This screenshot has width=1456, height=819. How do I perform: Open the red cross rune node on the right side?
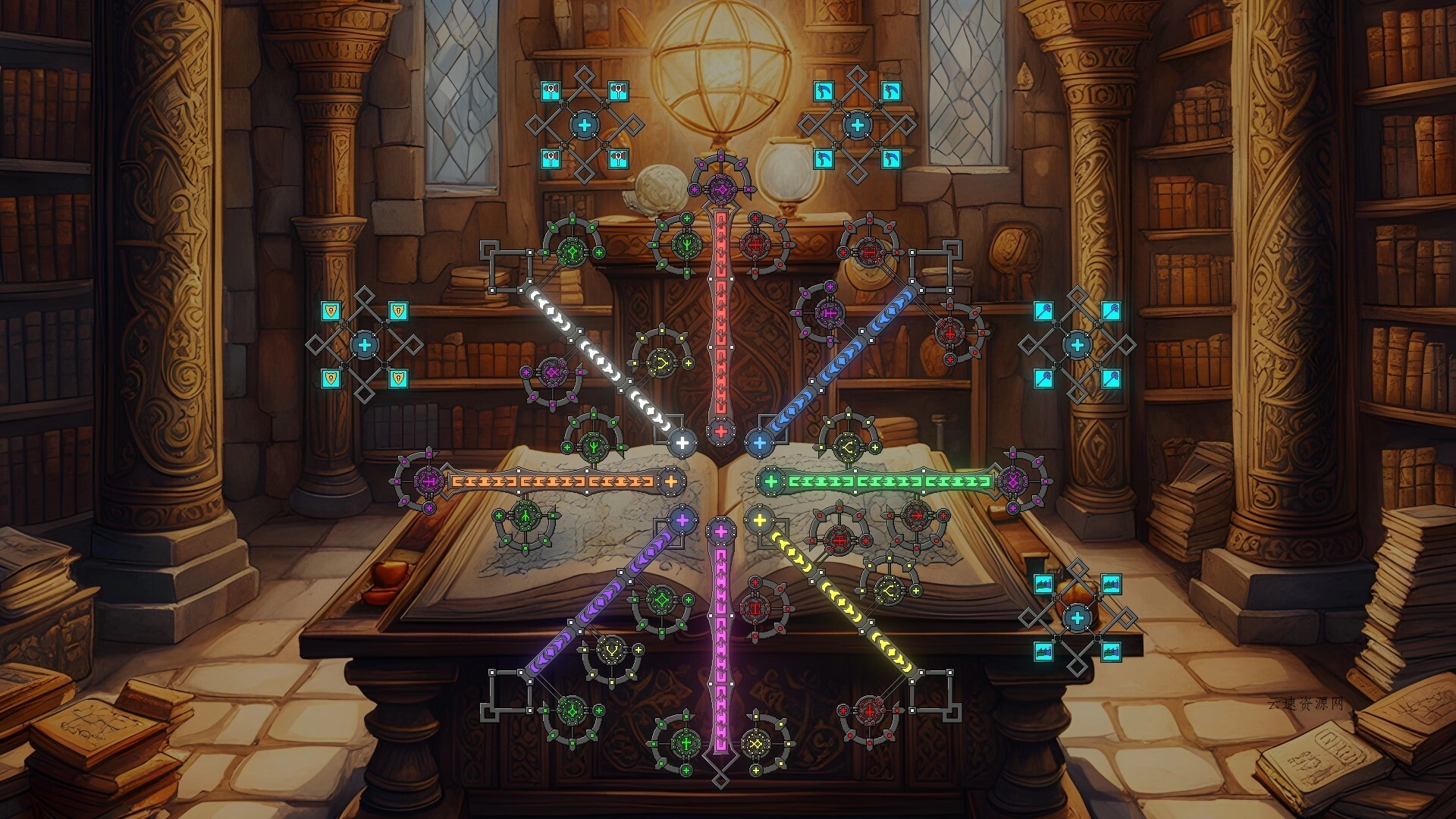click(950, 334)
